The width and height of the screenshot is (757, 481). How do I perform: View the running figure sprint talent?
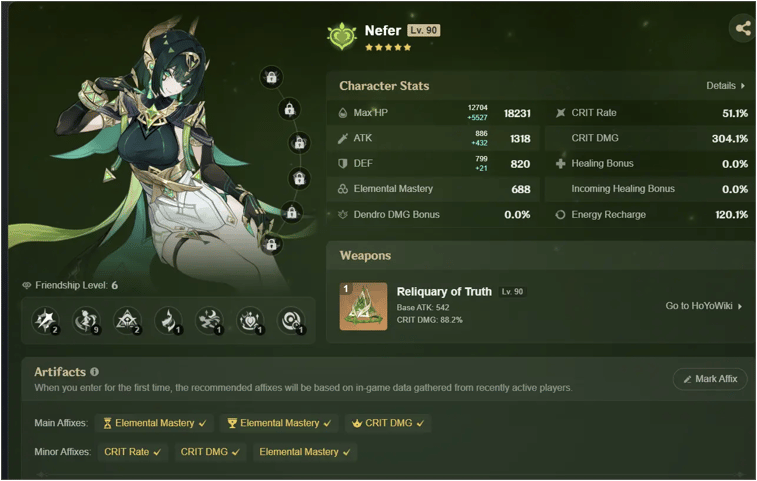[210, 320]
